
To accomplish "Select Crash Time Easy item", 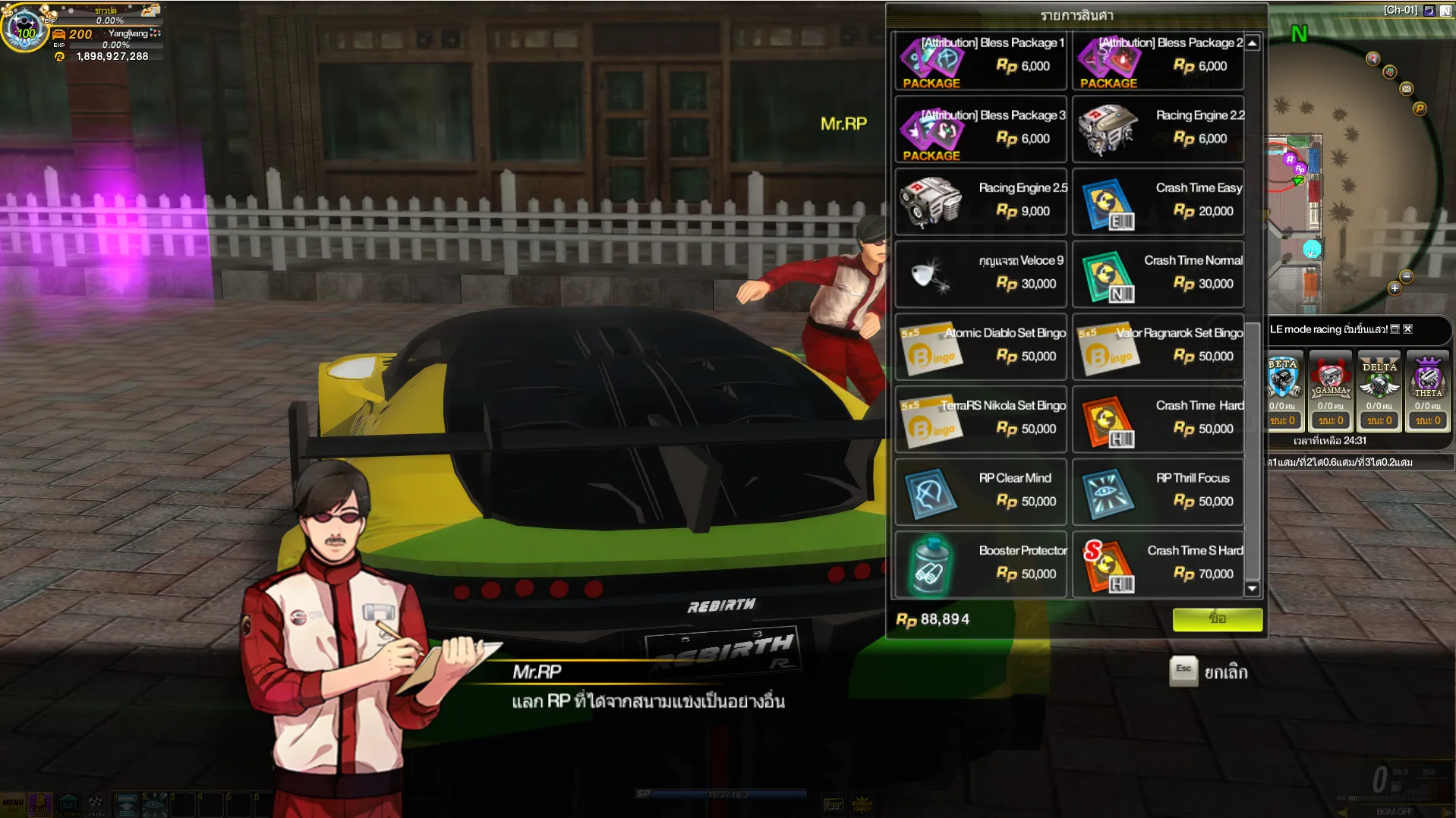I will click(x=1158, y=202).
